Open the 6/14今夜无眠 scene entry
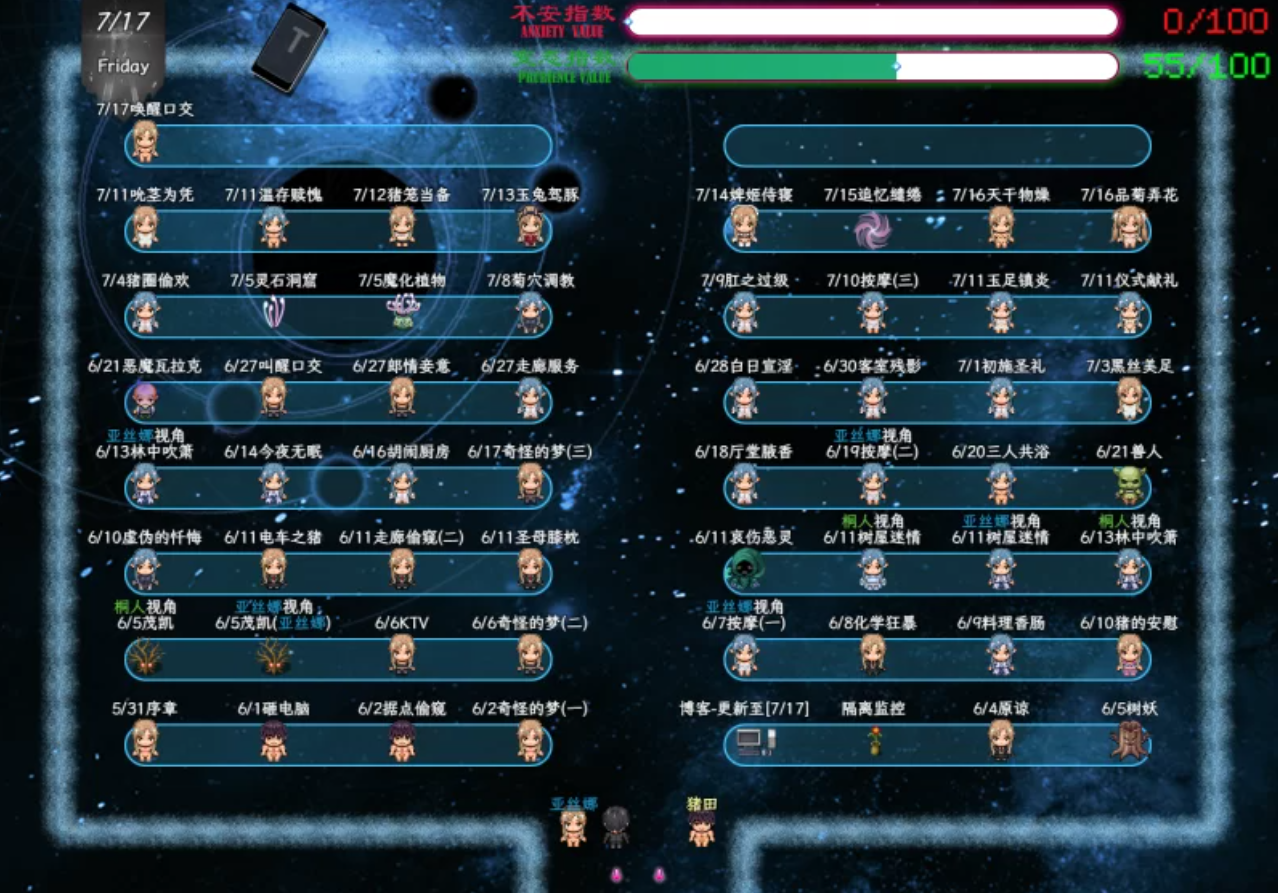1278x893 pixels. click(273, 485)
